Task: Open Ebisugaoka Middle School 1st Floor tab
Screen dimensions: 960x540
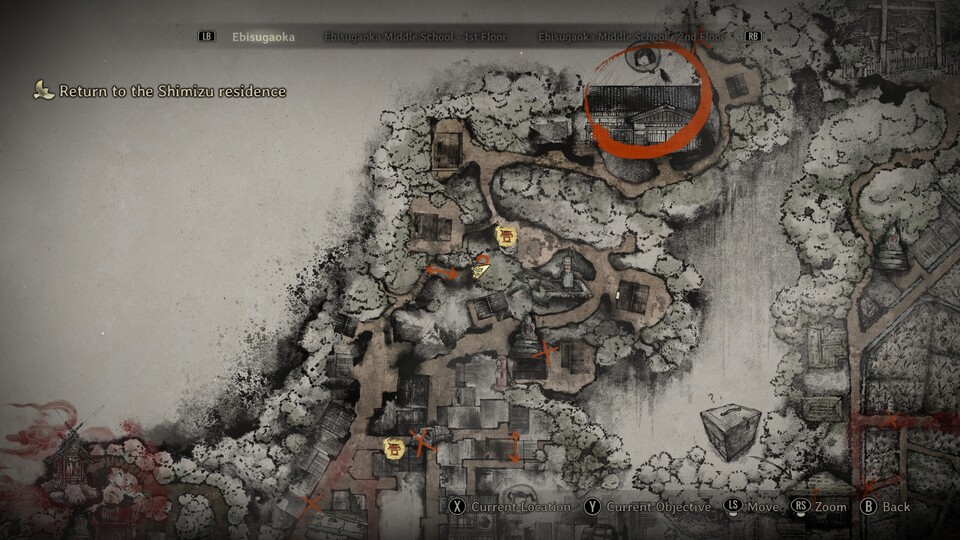Action: [415, 37]
